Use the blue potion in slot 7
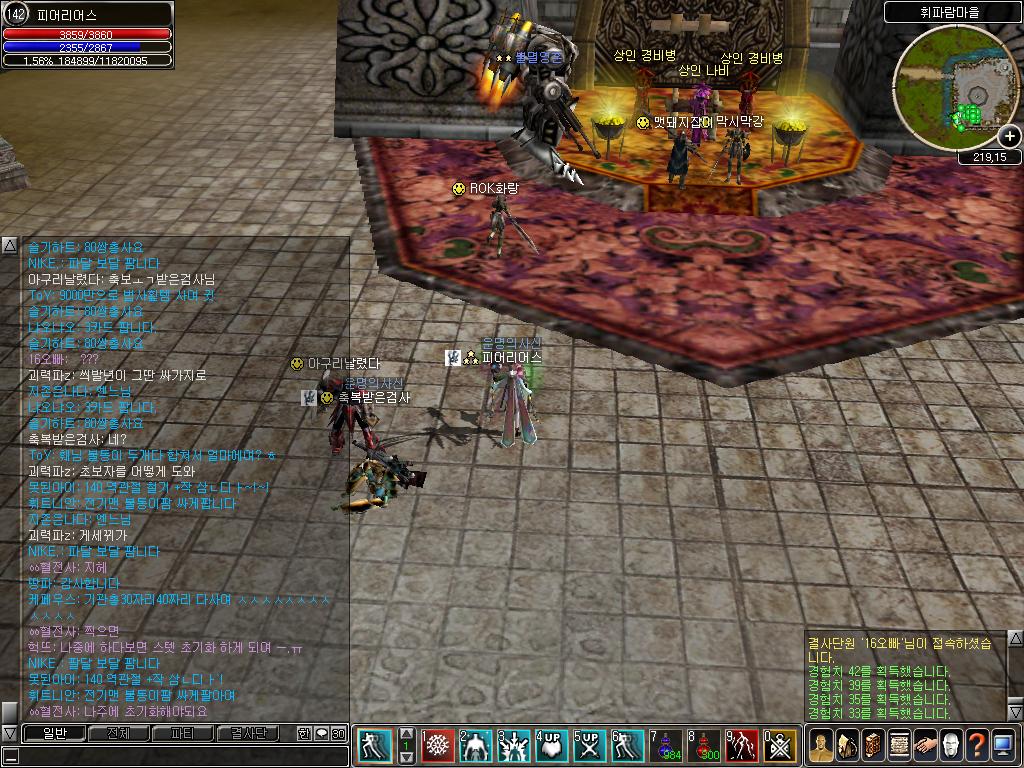Screen dimensions: 1024x768 [x=666, y=746]
